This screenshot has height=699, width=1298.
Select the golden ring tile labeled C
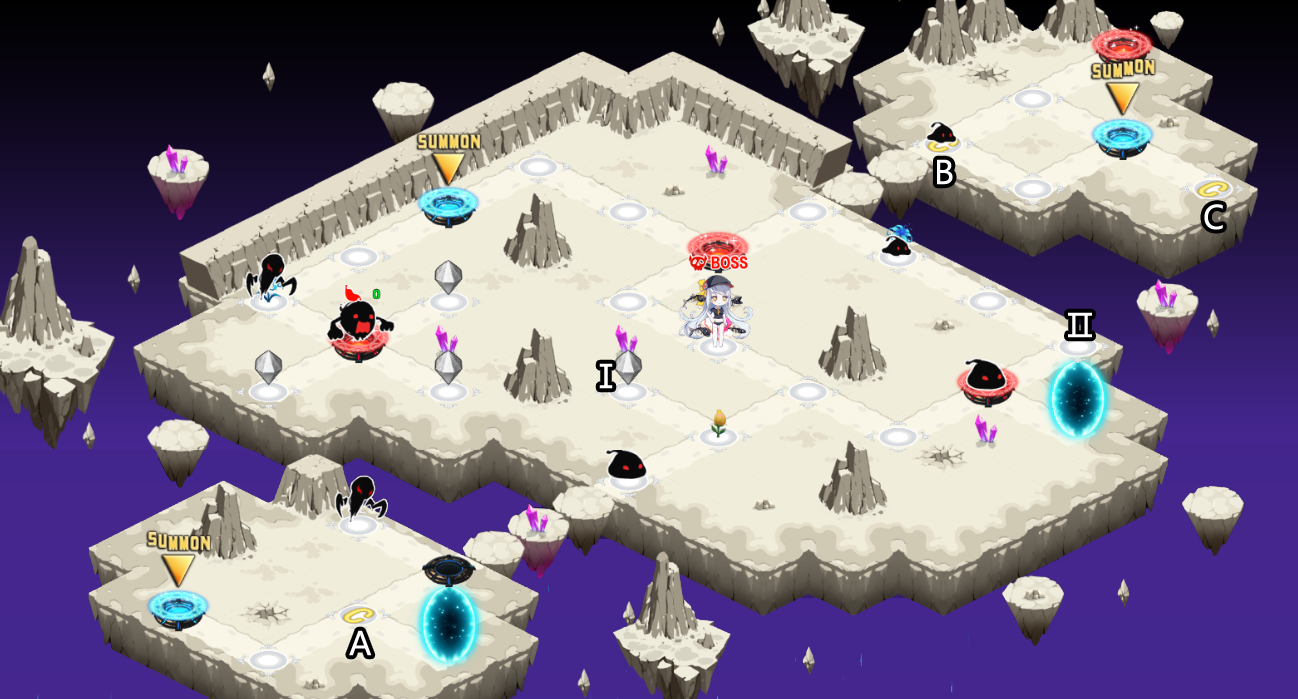click(x=1212, y=189)
